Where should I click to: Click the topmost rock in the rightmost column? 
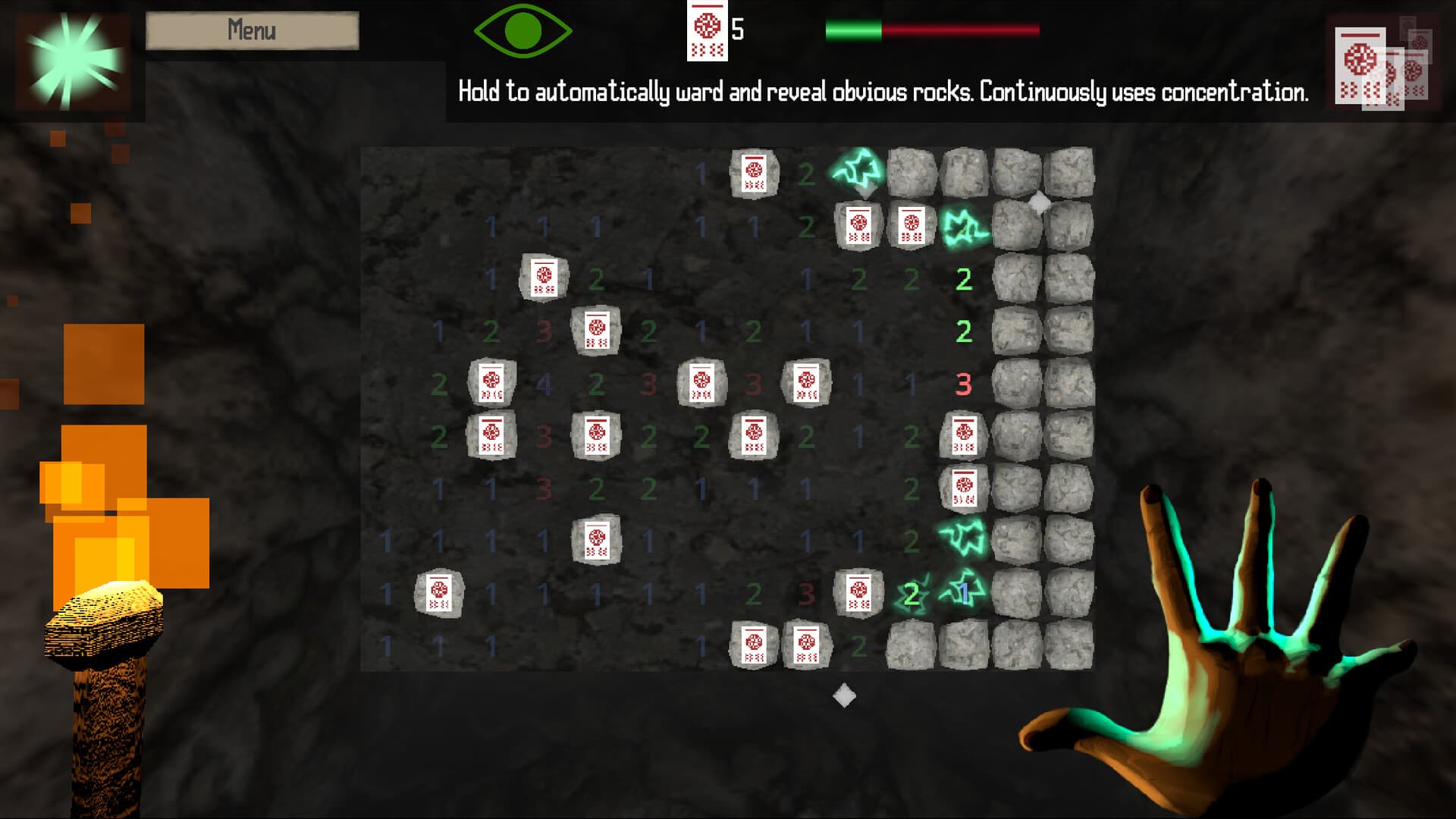click(x=1069, y=173)
